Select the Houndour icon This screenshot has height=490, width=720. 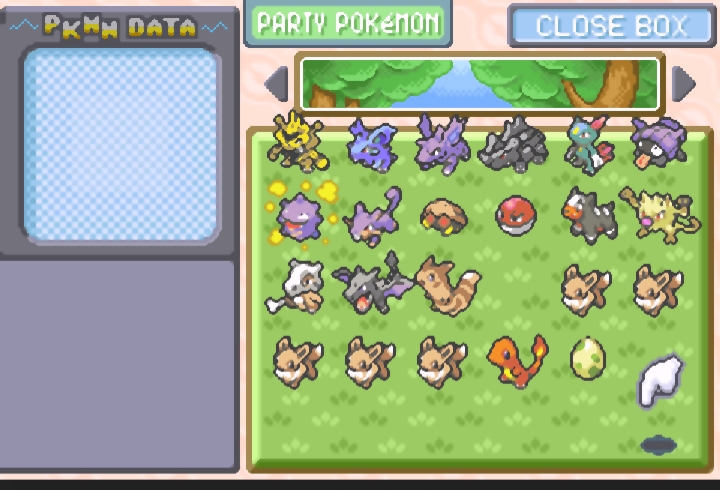coord(585,215)
